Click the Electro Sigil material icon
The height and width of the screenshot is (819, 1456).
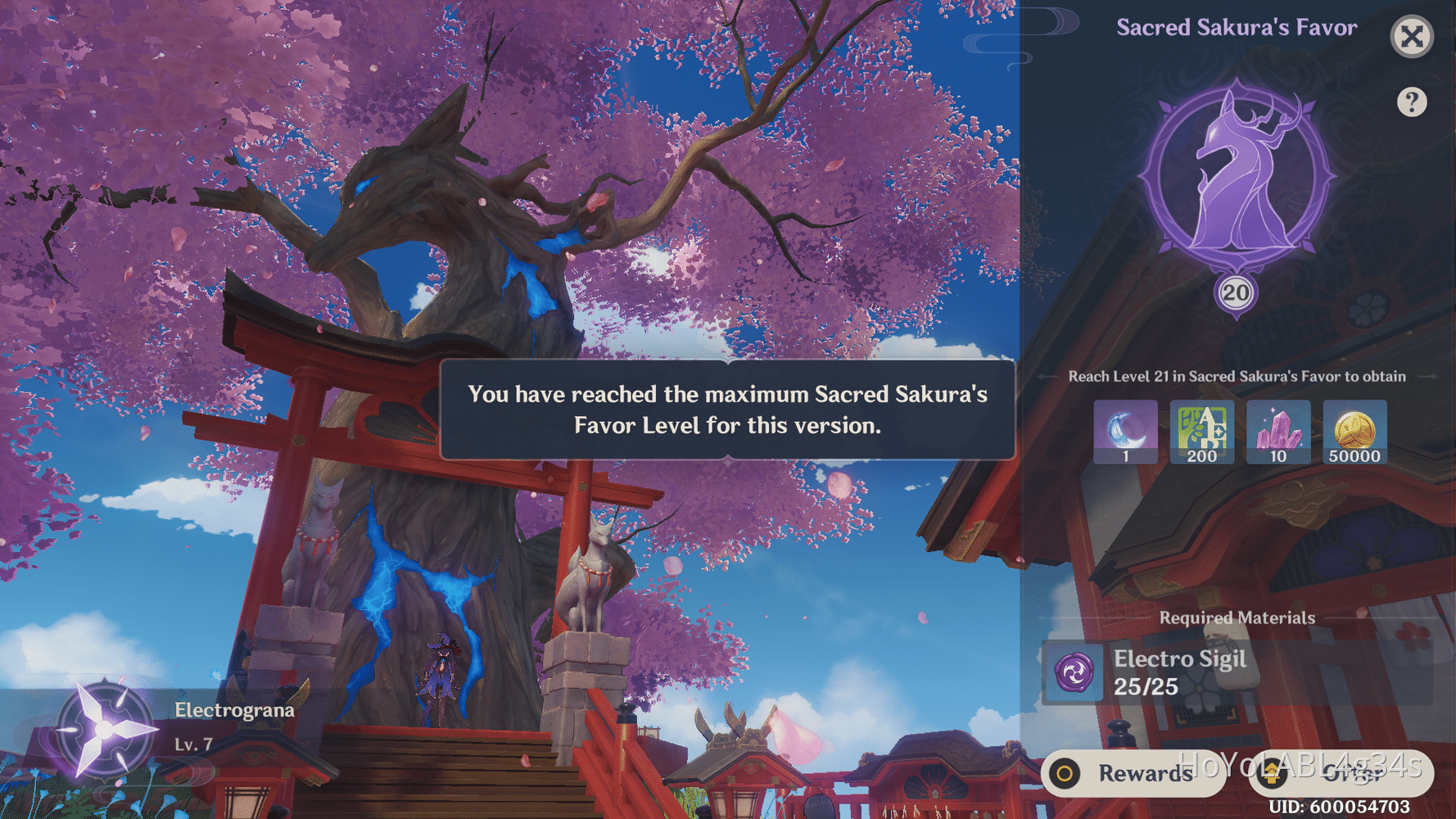pyautogui.click(x=1074, y=673)
